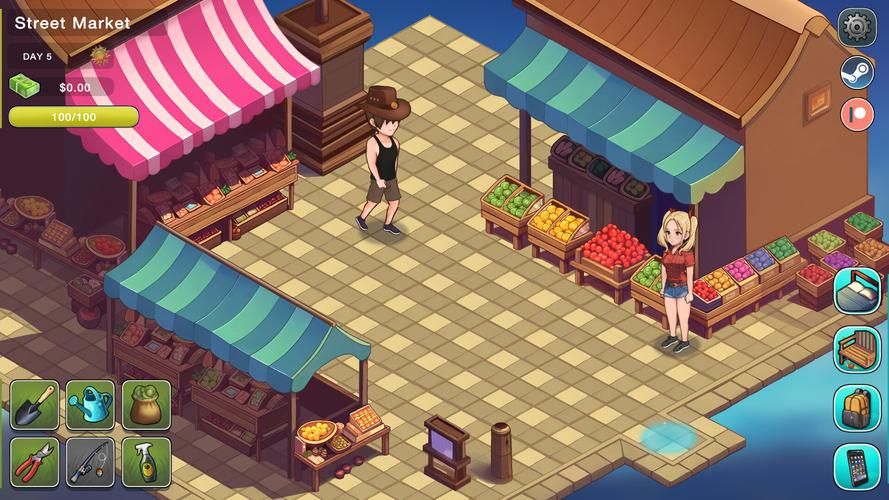Click the wooden bench button
This screenshot has height=500, width=889.
pyautogui.click(x=857, y=349)
